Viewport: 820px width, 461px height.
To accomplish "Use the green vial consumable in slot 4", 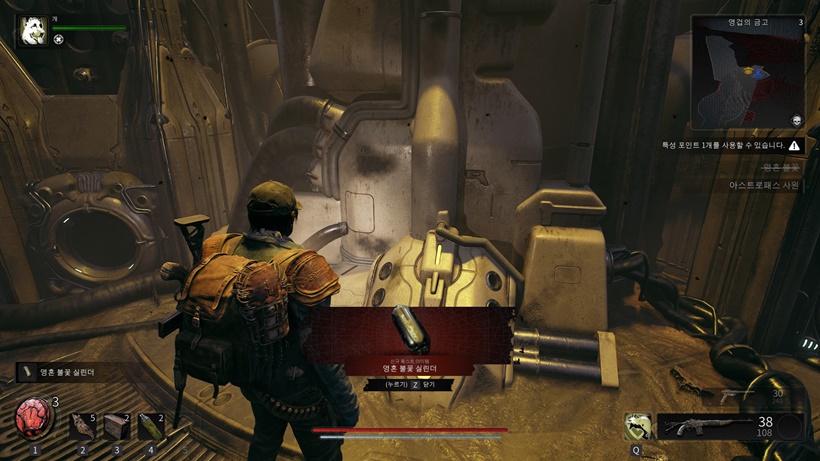I will [x=151, y=426].
